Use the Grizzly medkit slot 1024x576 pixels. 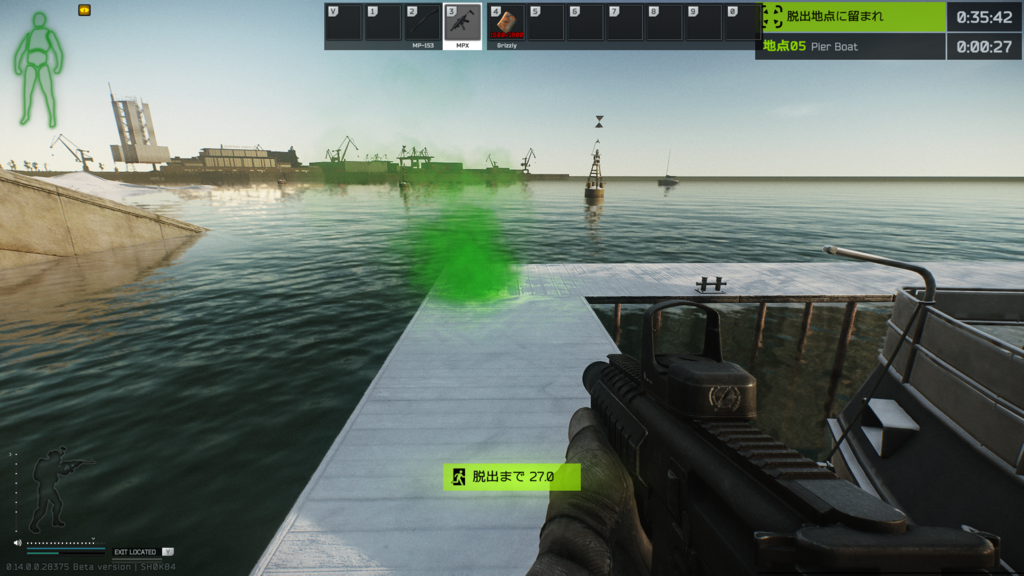tap(506, 25)
